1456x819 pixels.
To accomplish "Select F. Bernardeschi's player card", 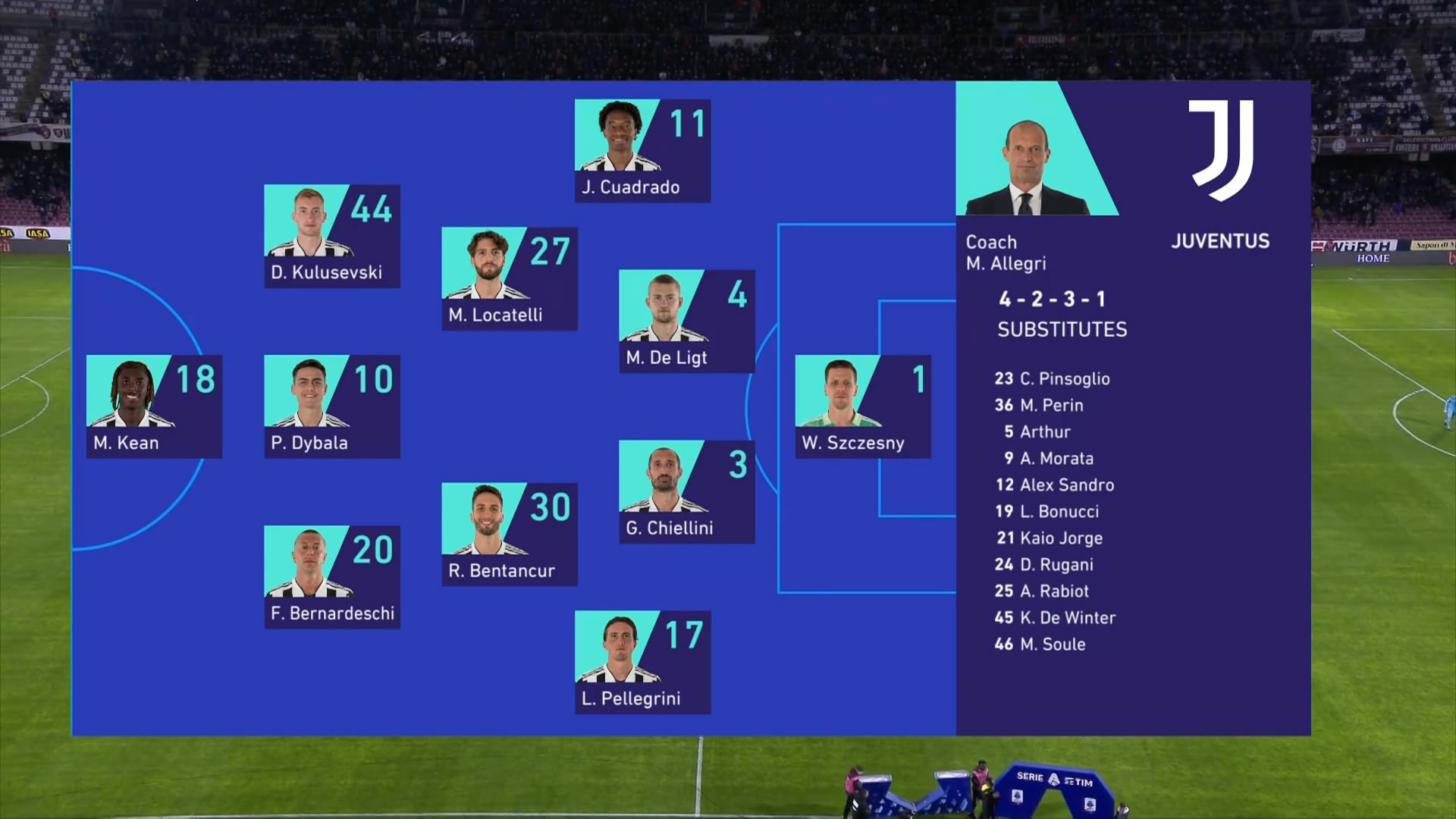I will 331,577.
